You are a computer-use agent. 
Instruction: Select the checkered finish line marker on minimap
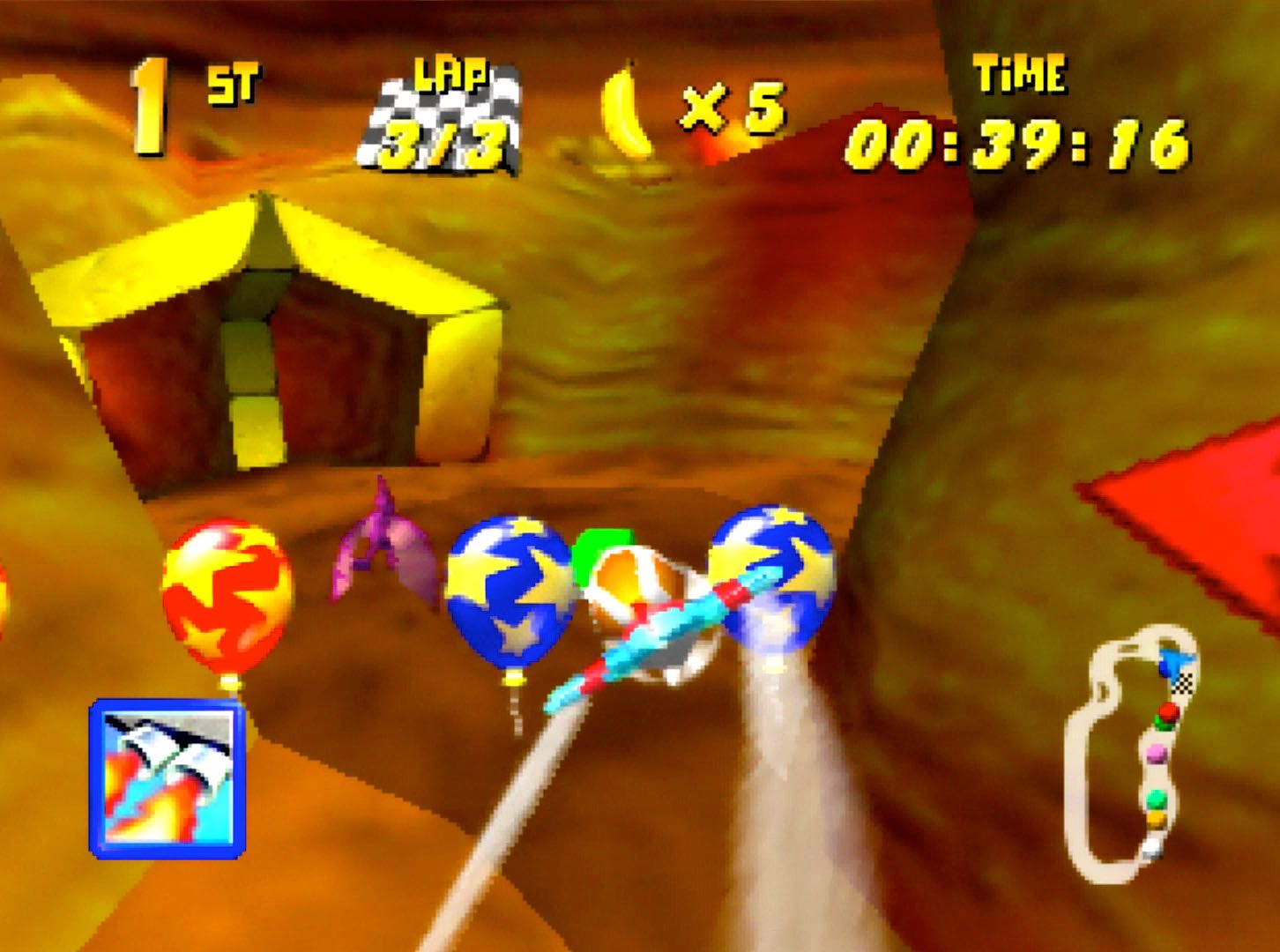pos(1183,683)
